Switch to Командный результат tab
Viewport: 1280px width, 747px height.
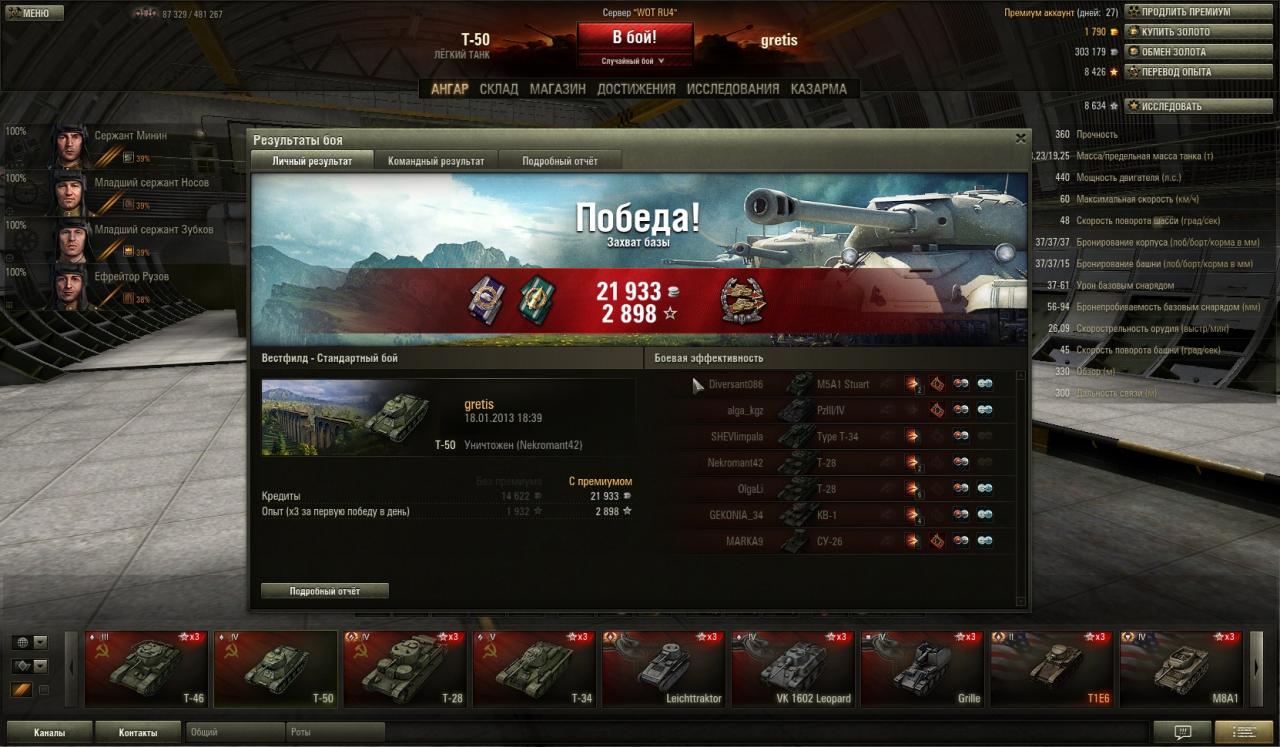pos(436,161)
